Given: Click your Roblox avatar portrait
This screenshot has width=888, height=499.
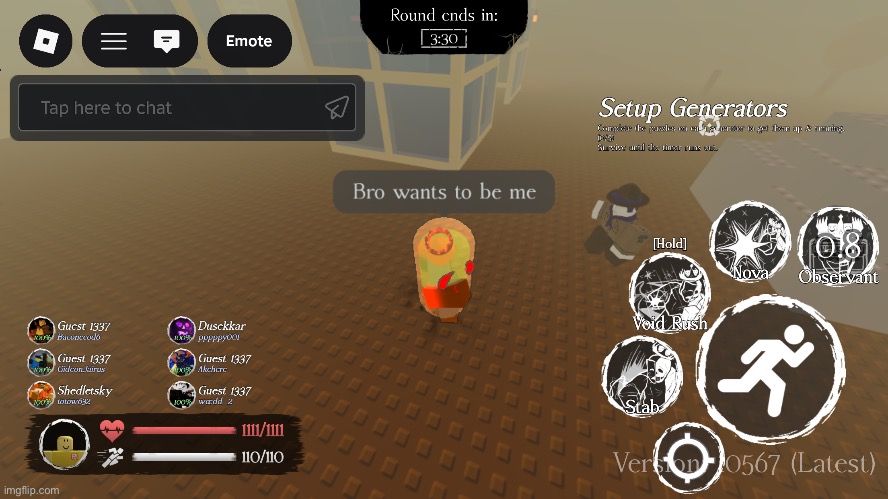Looking at the screenshot, I should coord(66,444).
